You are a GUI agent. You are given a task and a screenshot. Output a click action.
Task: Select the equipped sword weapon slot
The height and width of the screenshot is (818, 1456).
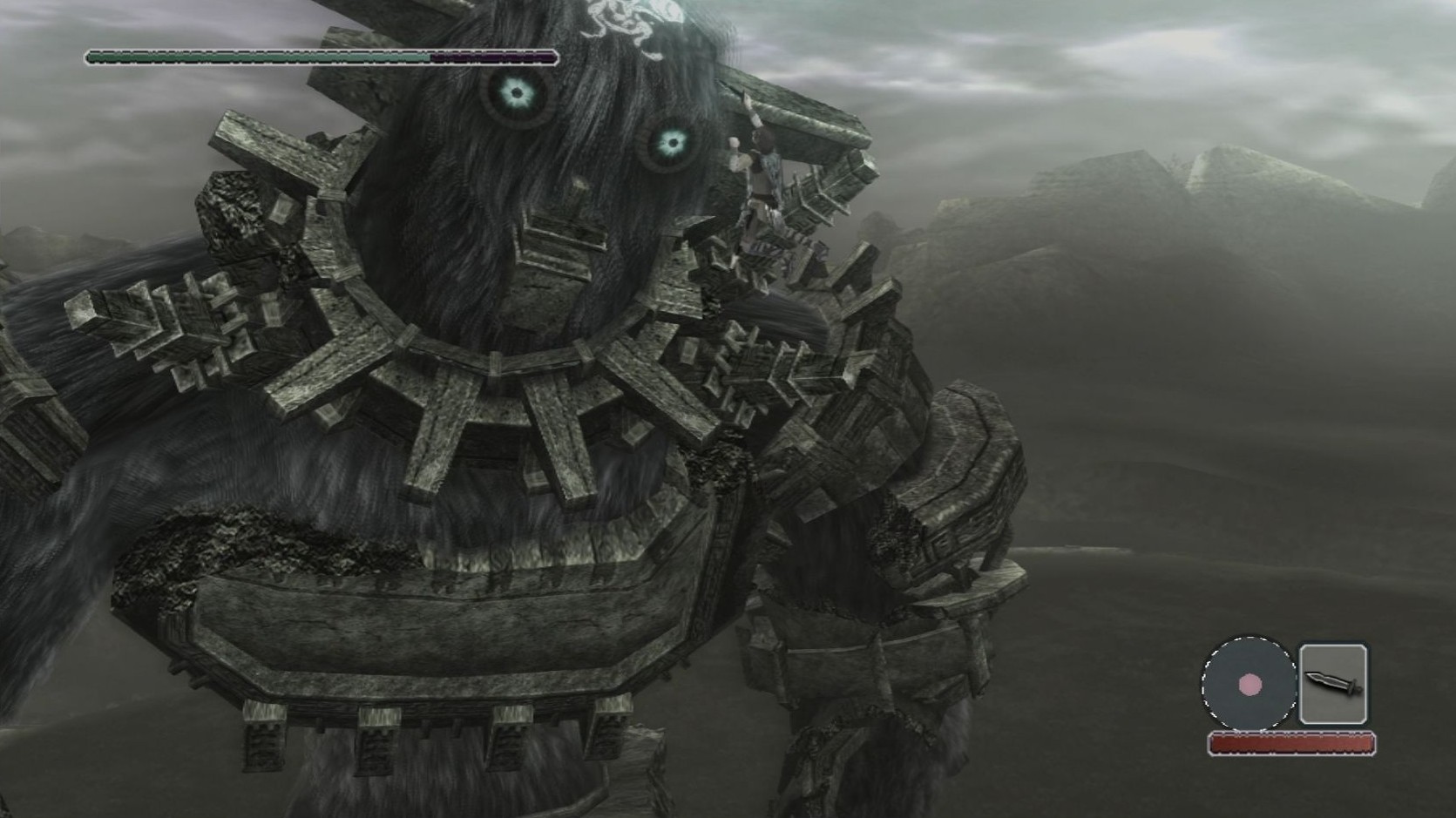click(1332, 684)
